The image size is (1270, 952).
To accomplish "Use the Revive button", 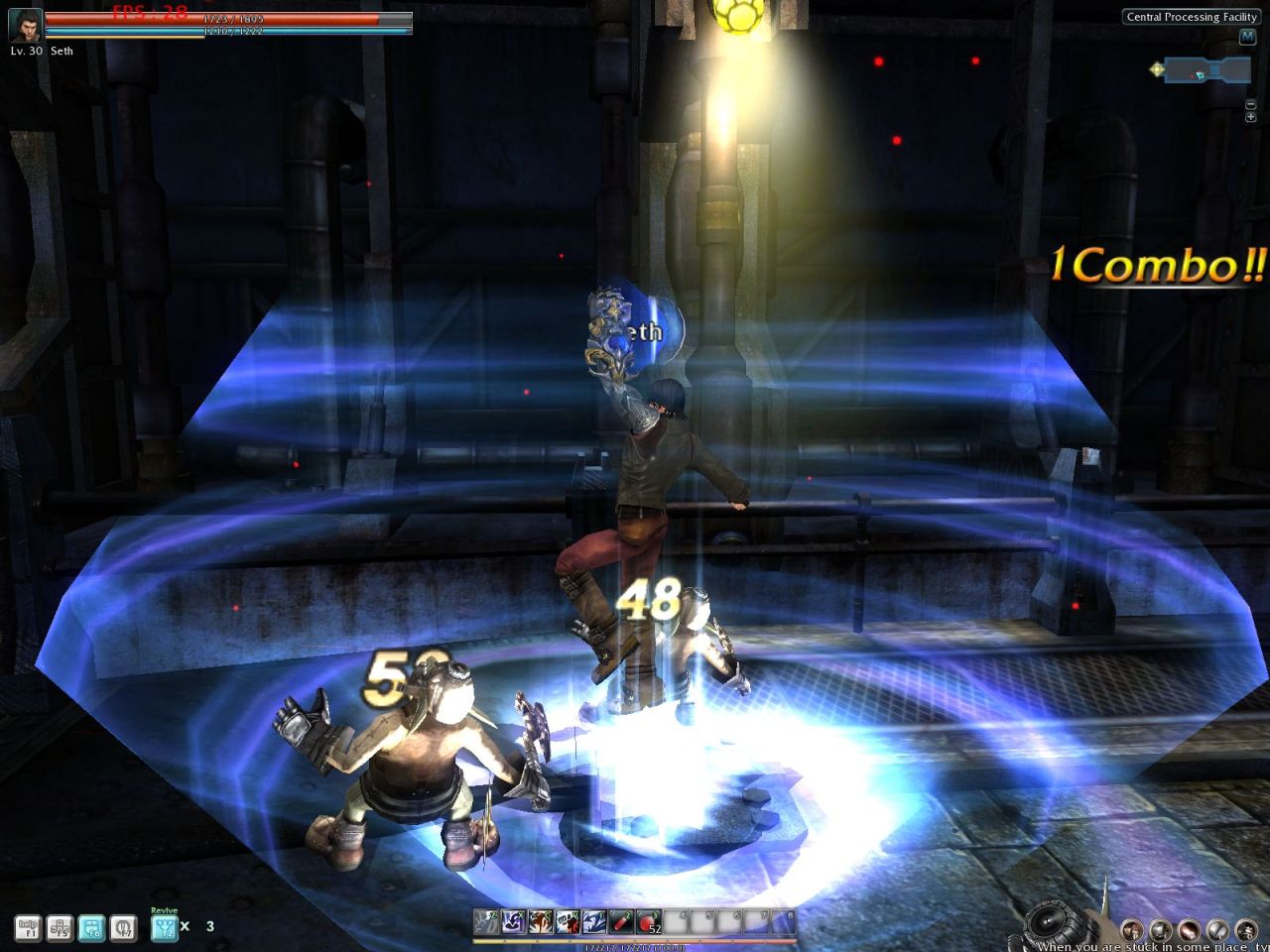I will coord(164,927).
